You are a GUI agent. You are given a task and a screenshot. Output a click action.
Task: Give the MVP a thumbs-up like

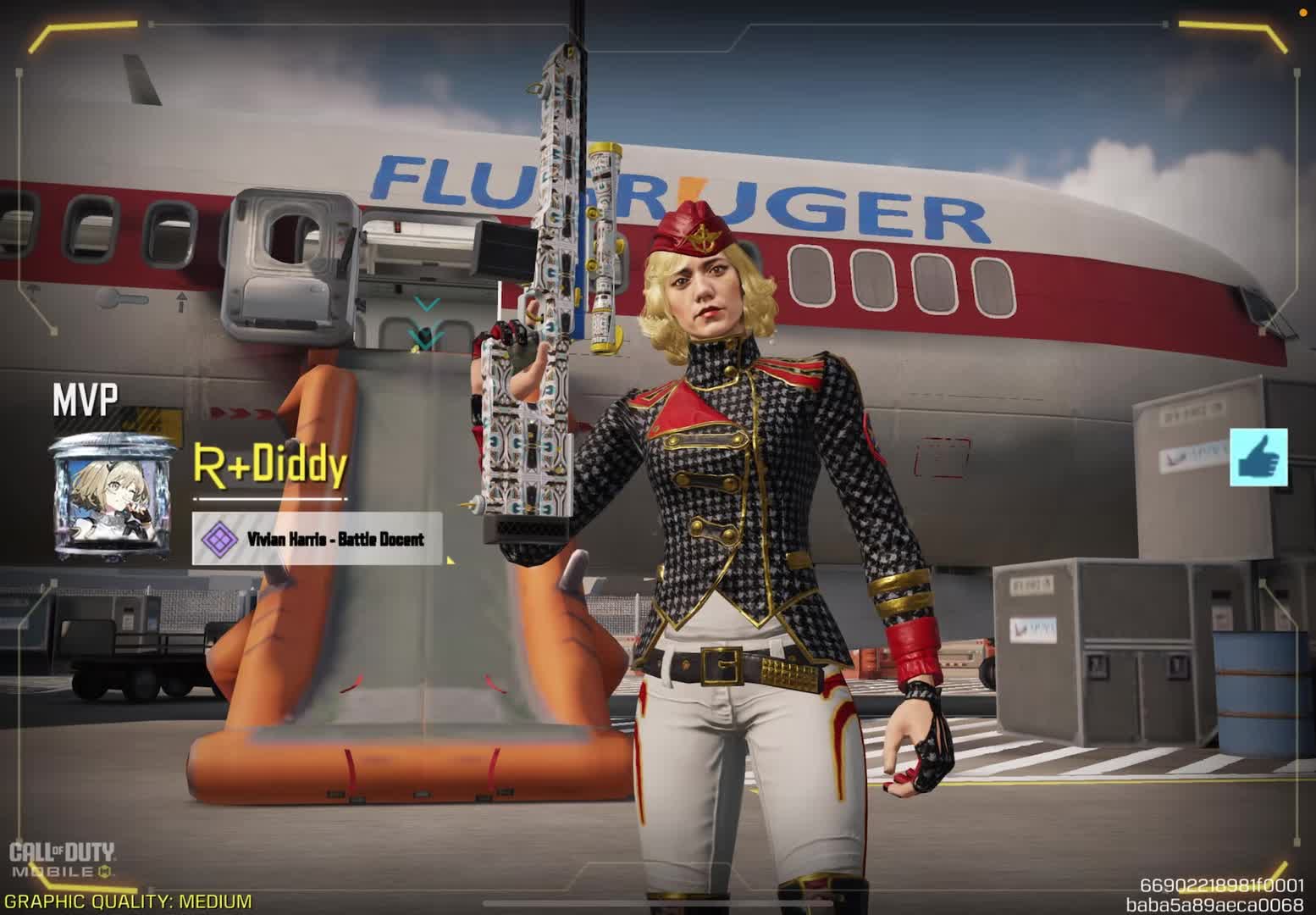pos(1258,457)
